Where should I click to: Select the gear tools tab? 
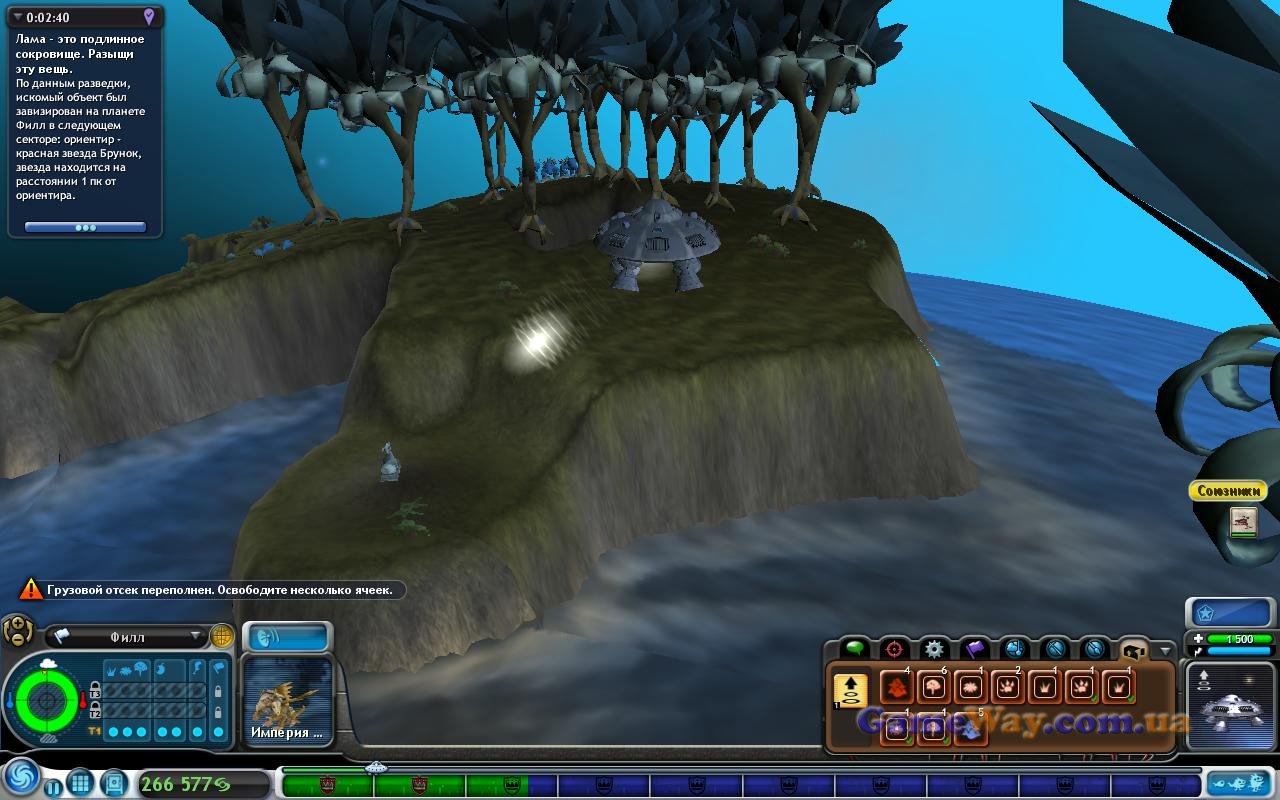(x=934, y=648)
